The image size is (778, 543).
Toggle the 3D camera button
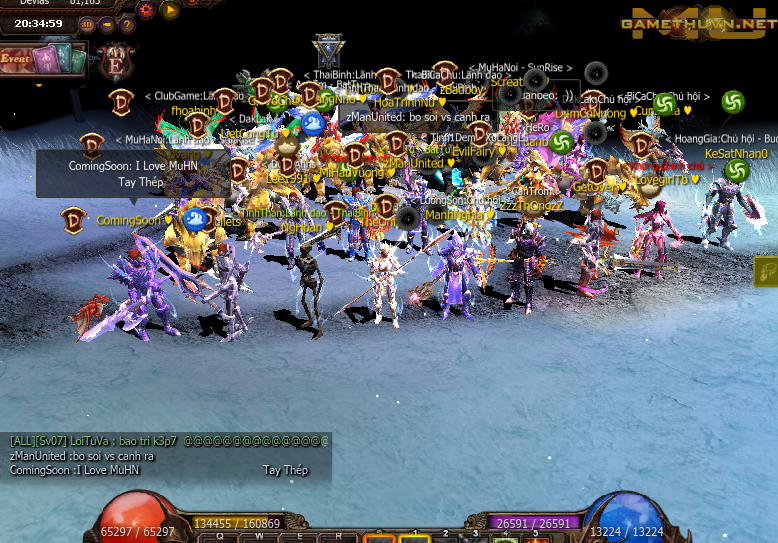point(88,24)
